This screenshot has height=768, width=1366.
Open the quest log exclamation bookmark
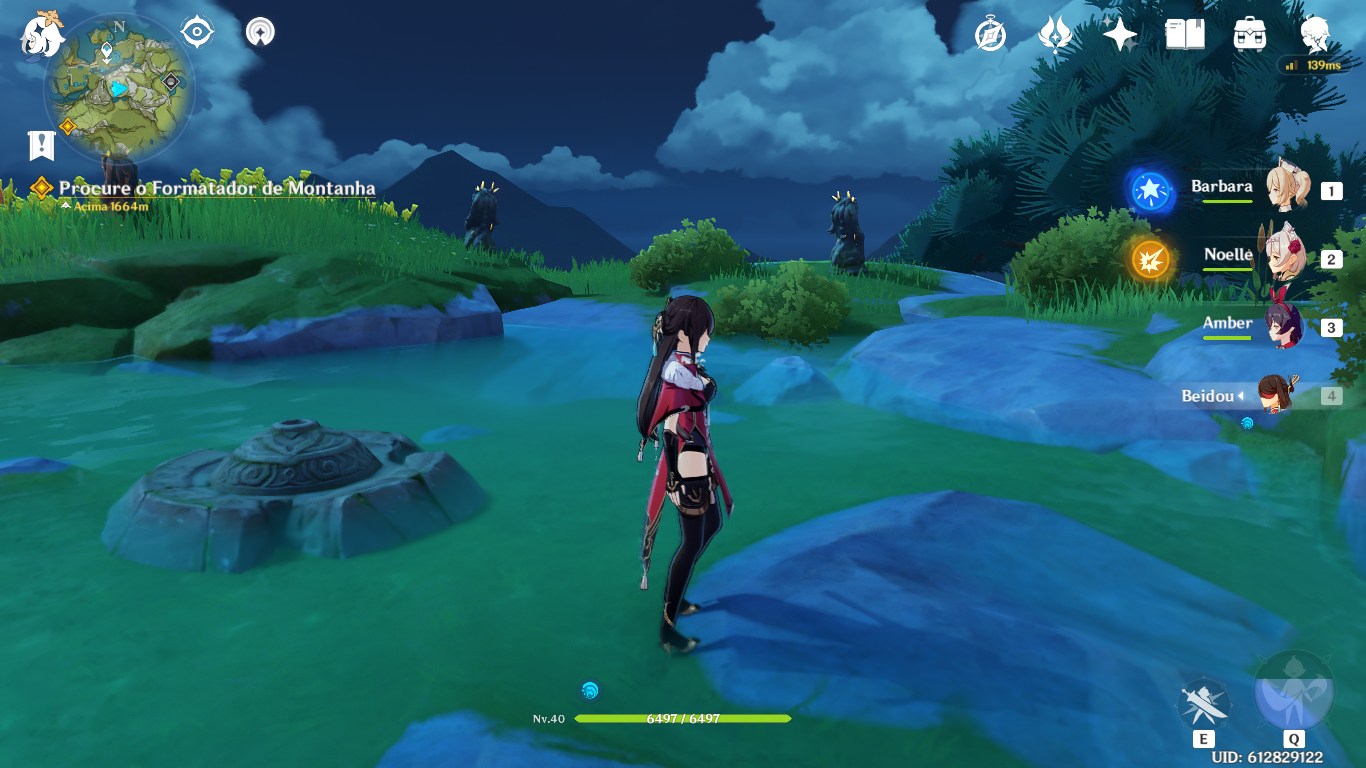click(41, 146)
